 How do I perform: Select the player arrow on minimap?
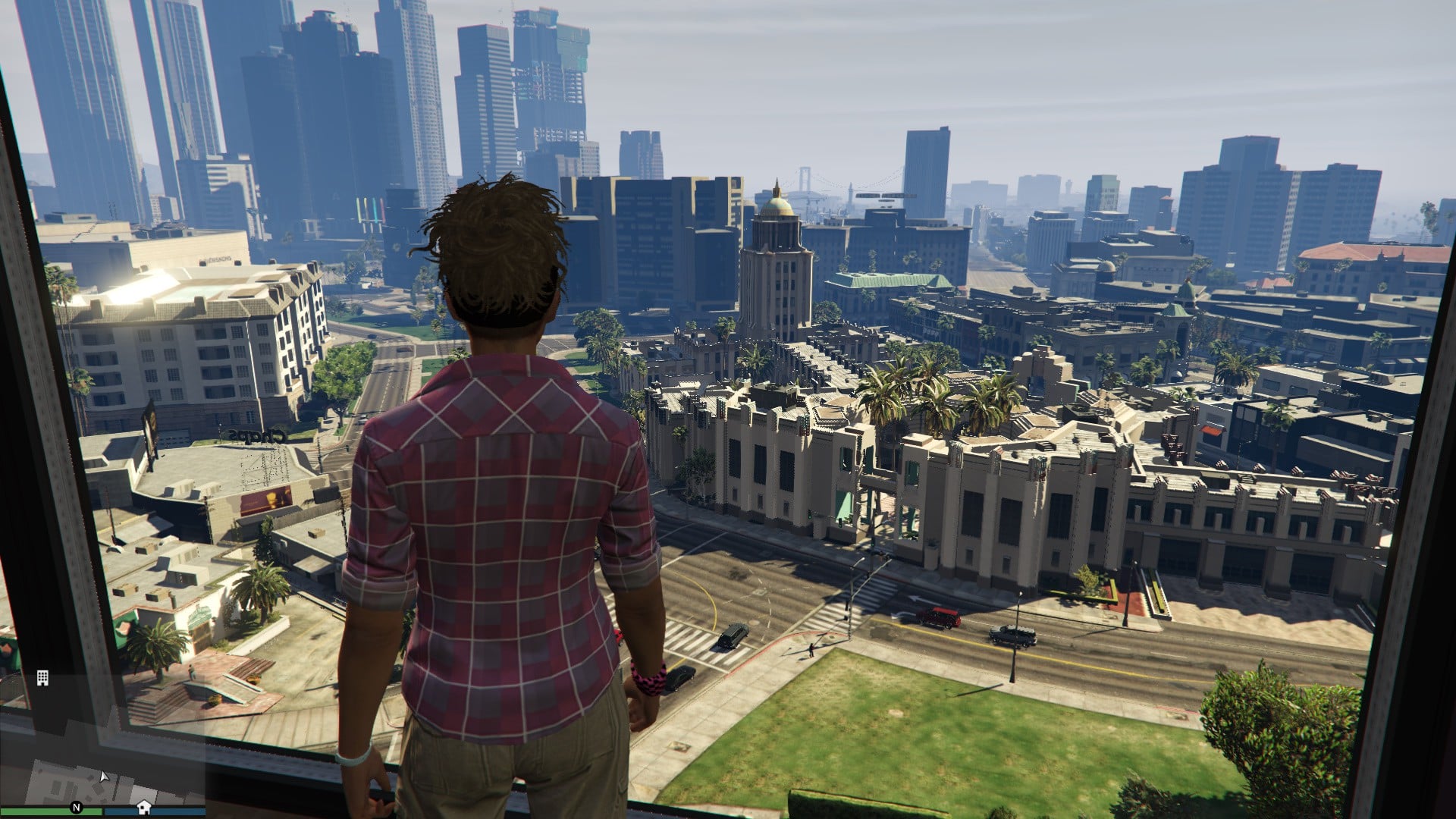point(104,776)
